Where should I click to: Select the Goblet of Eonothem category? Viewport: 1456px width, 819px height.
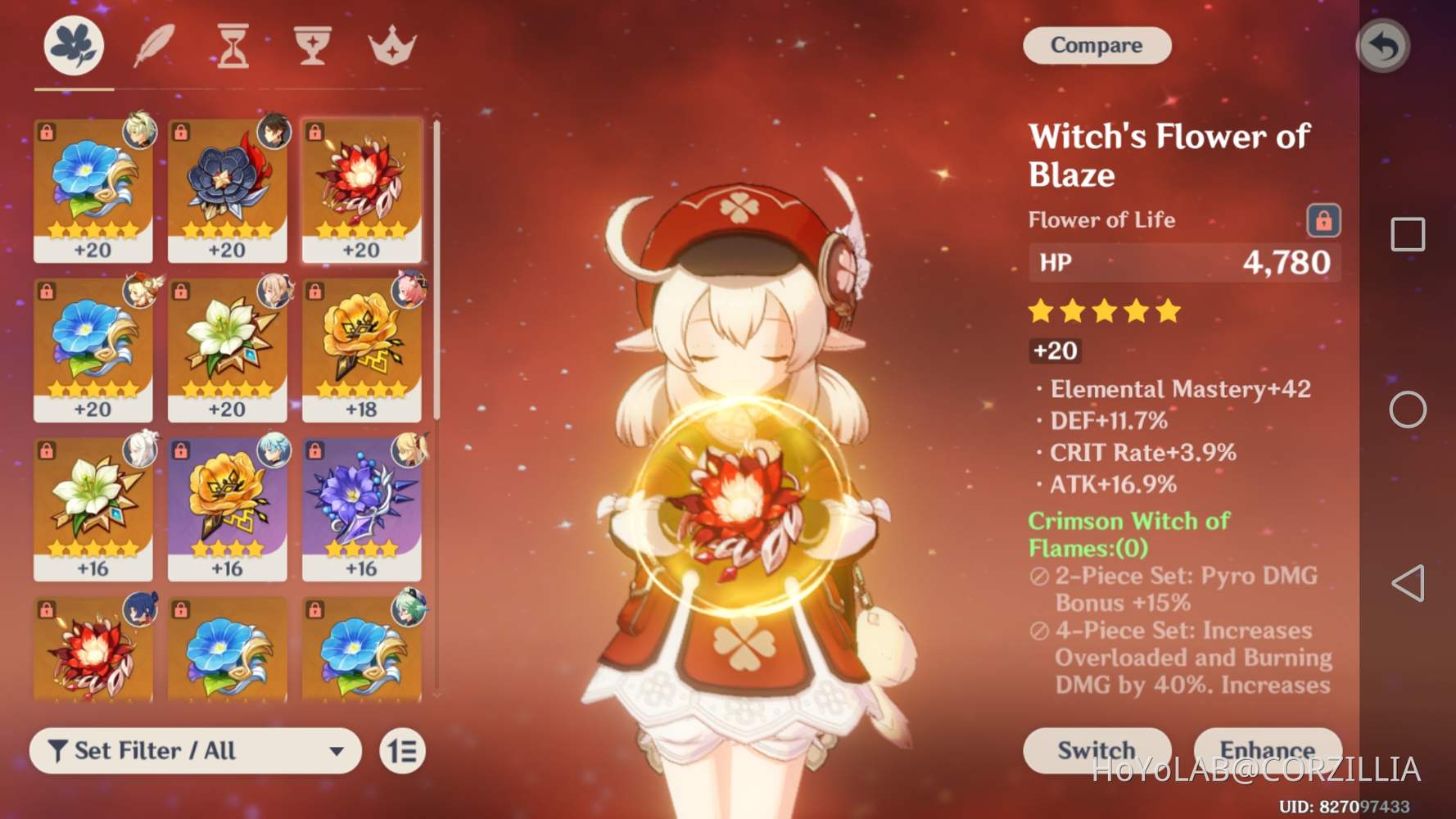(x=311, y=47)
